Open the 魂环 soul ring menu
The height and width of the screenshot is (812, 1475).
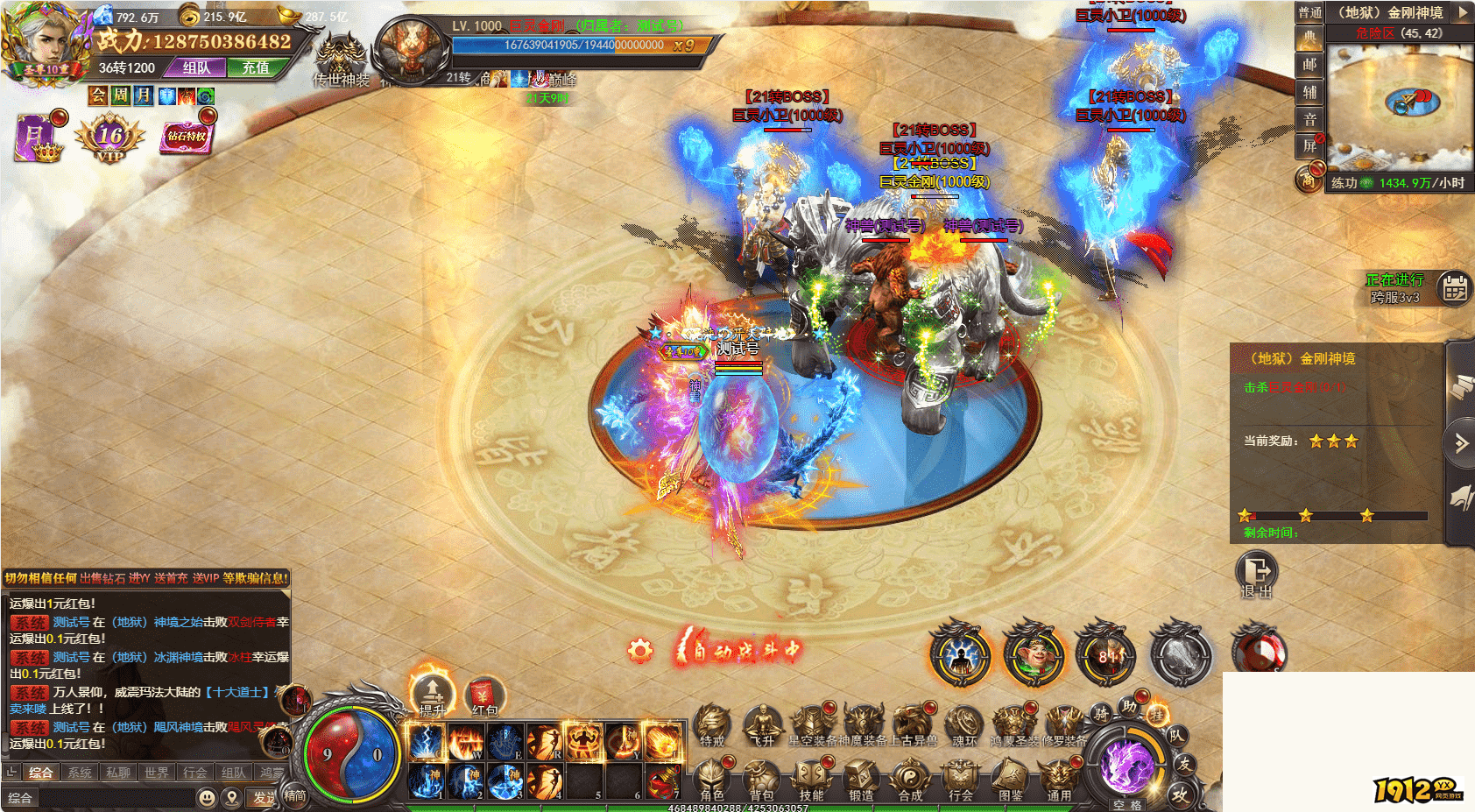(x=964, y=726)
